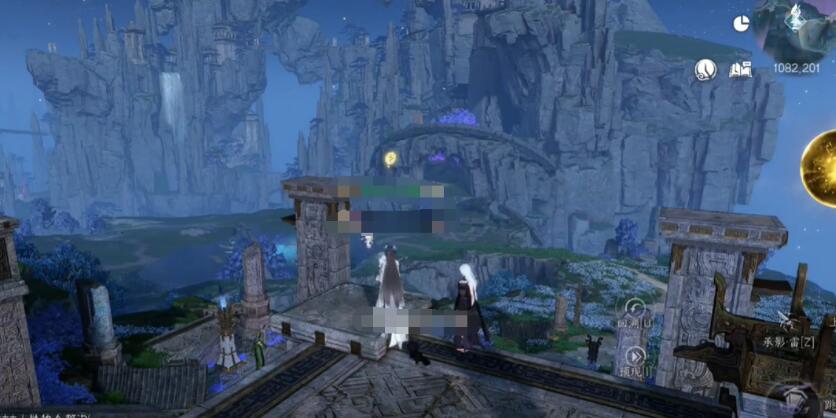Tap the circular rewind arrow button
The width and height of the screenshot is (836, 418).
click(634, 309)
